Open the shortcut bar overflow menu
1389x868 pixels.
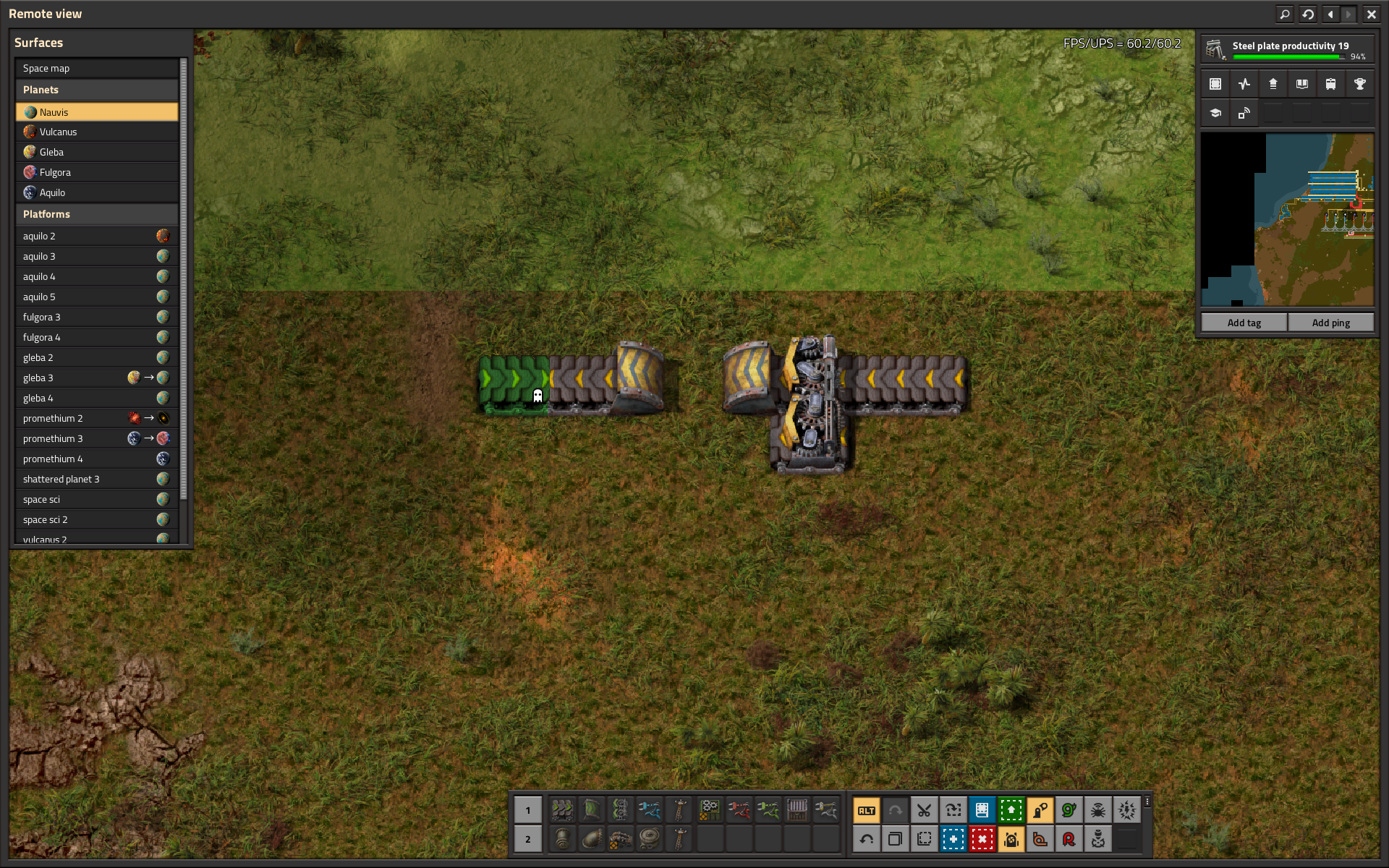1147,801
